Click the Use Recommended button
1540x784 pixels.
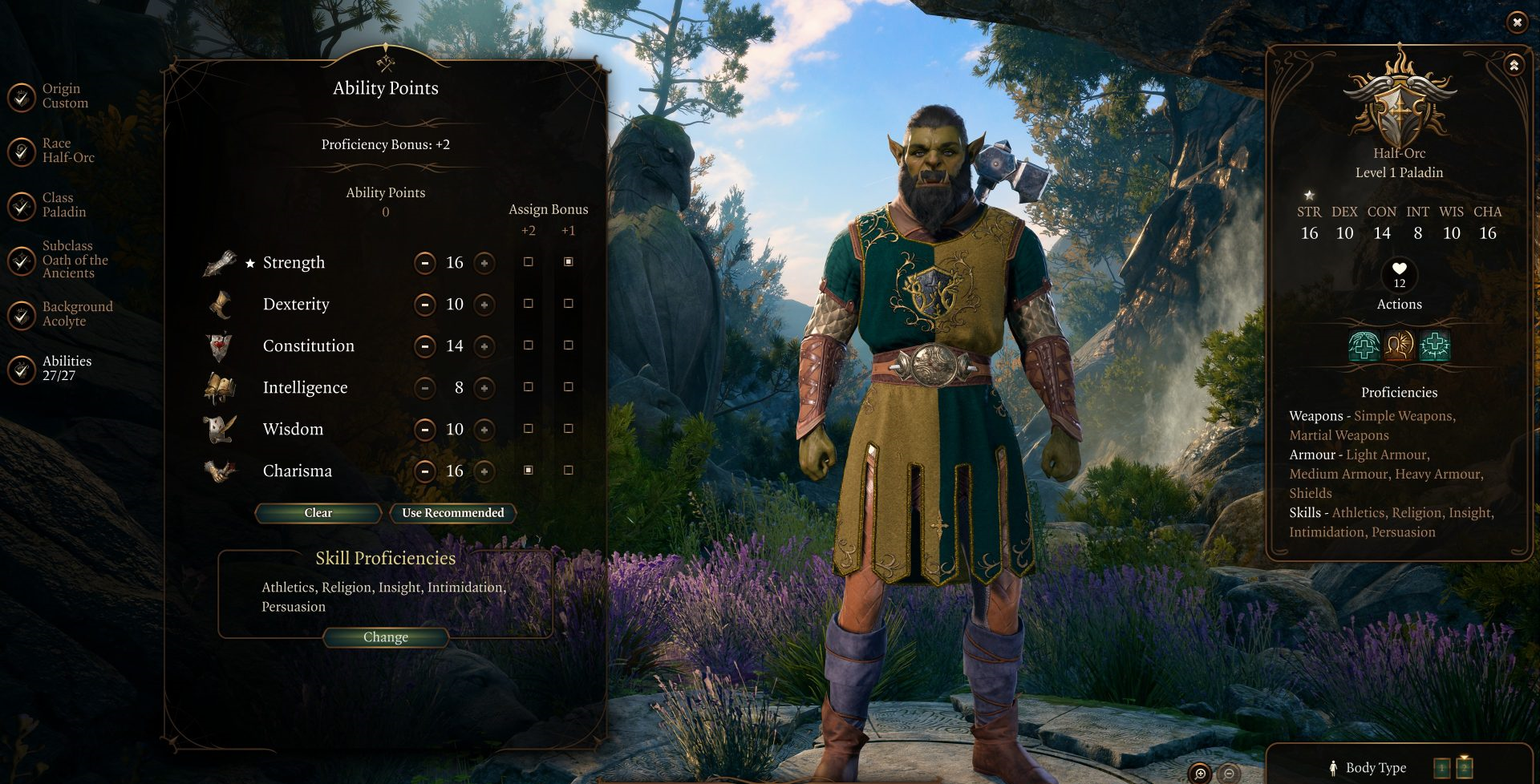coord(452,513)
